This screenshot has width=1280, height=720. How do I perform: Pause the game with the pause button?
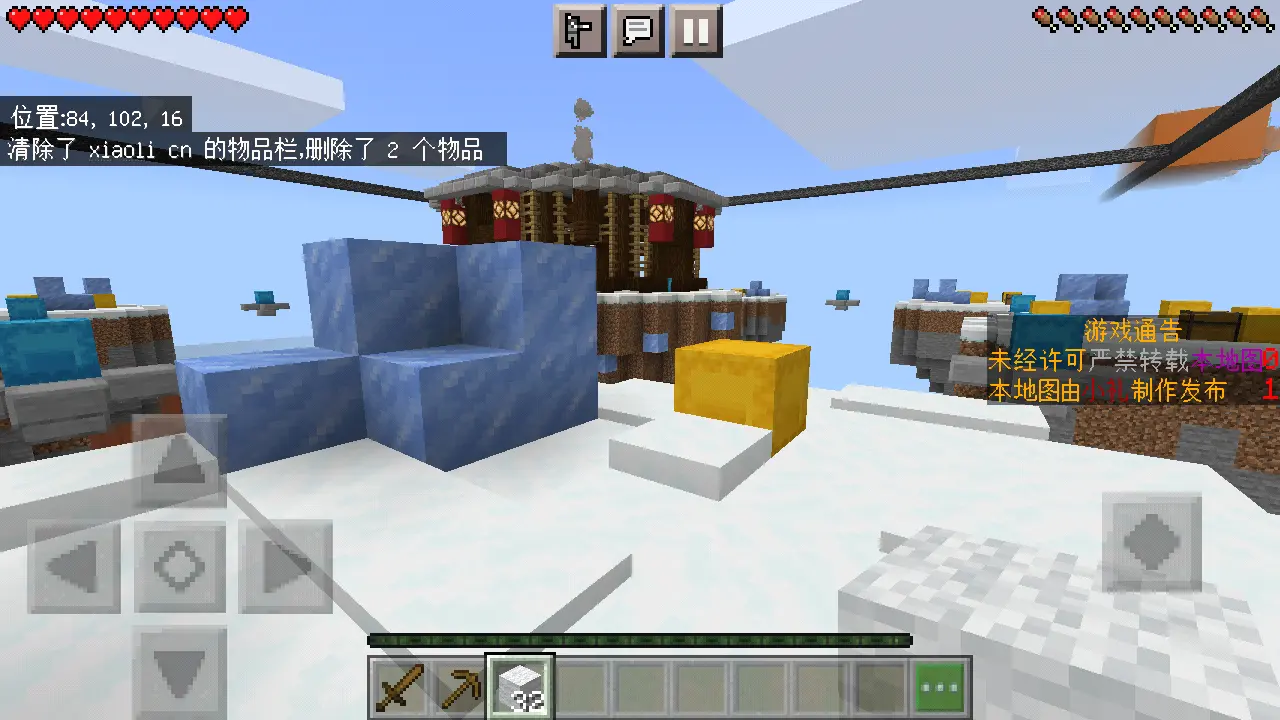(696, 31)
